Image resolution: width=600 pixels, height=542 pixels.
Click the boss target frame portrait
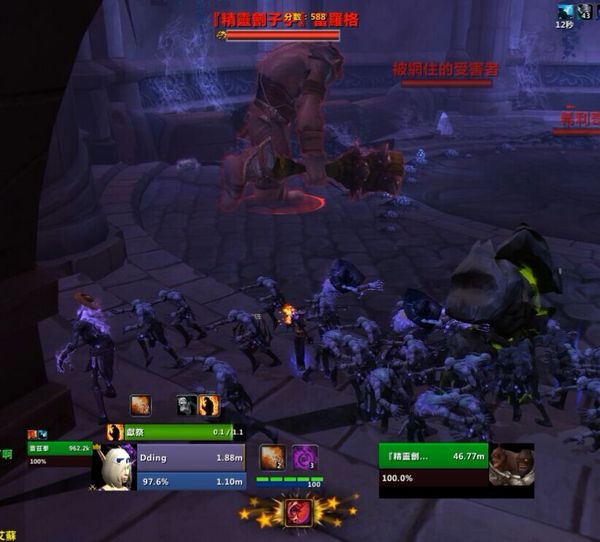click(x=511, y=465)
